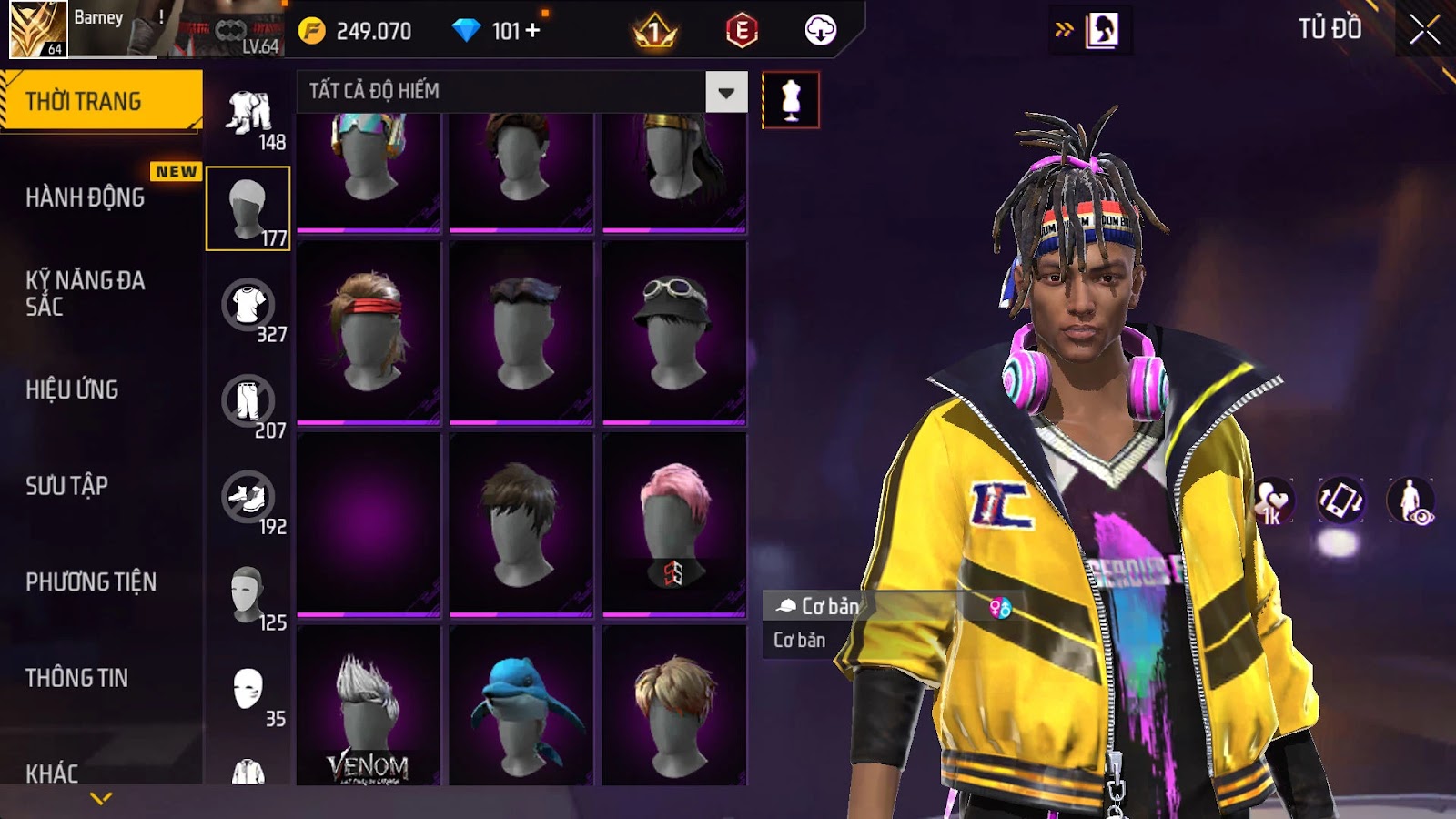This screenshot has height=819, width=1456.
Task: Show the Thông Tin info section
Action: tap(77, 678)
